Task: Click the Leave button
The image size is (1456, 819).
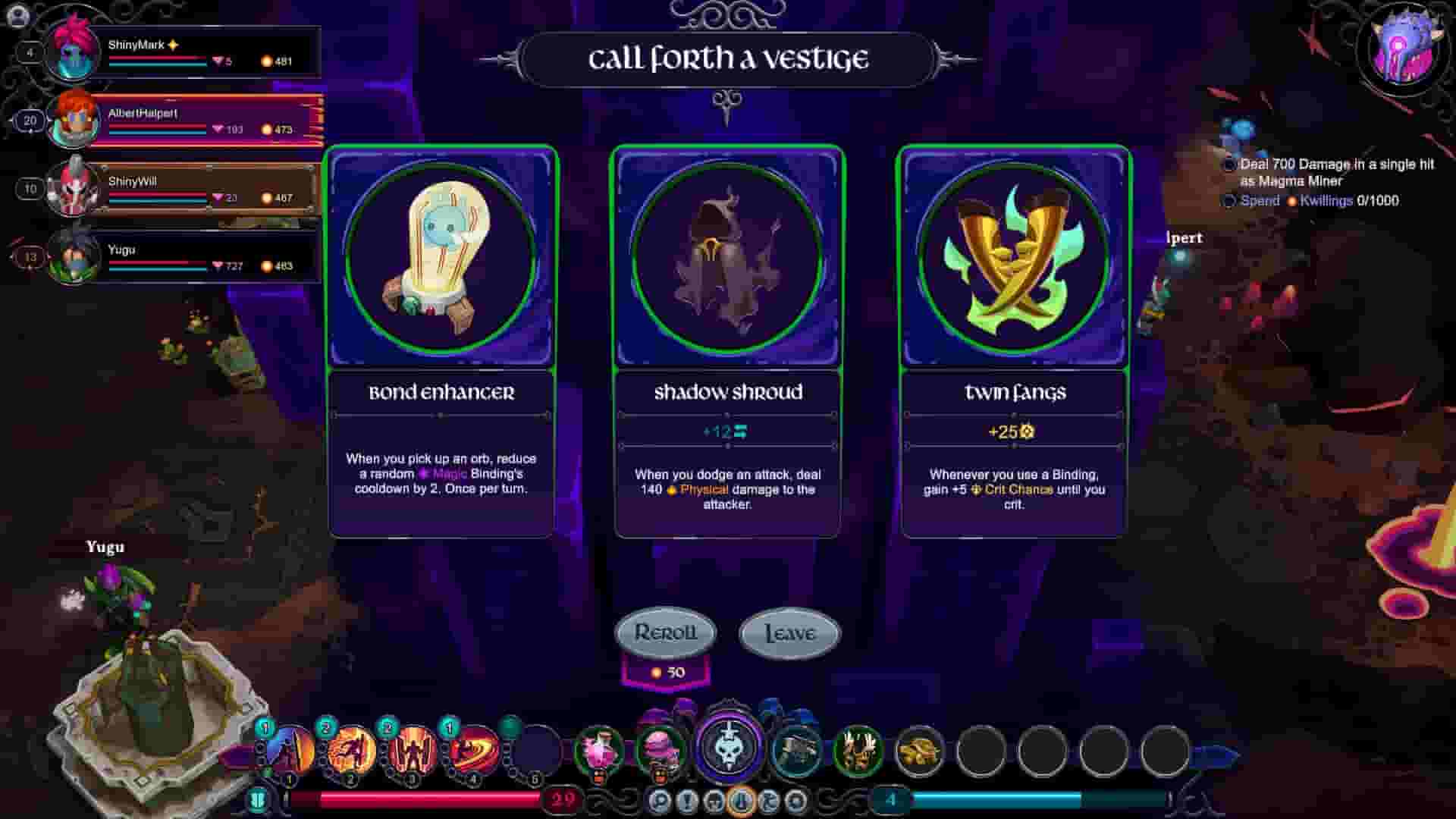Action: (x=789, y=632)
